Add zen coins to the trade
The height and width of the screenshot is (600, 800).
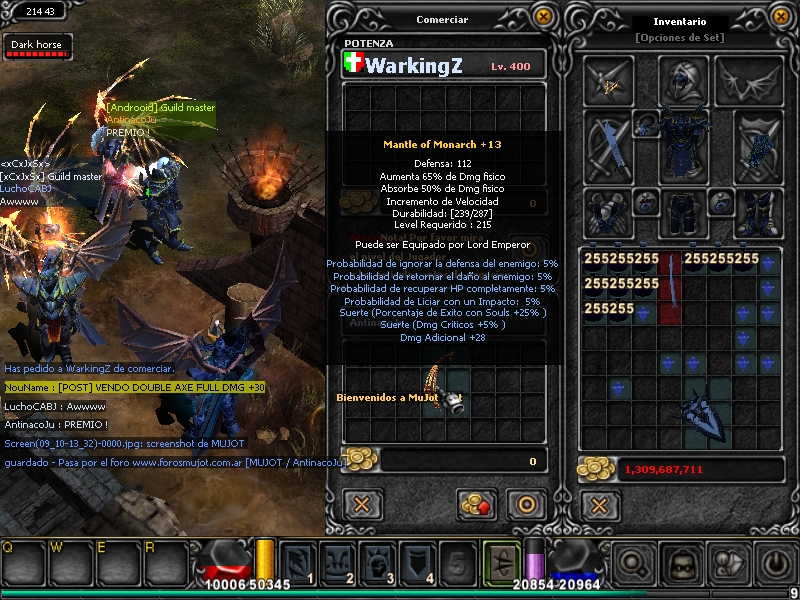(x=477, y=503)
